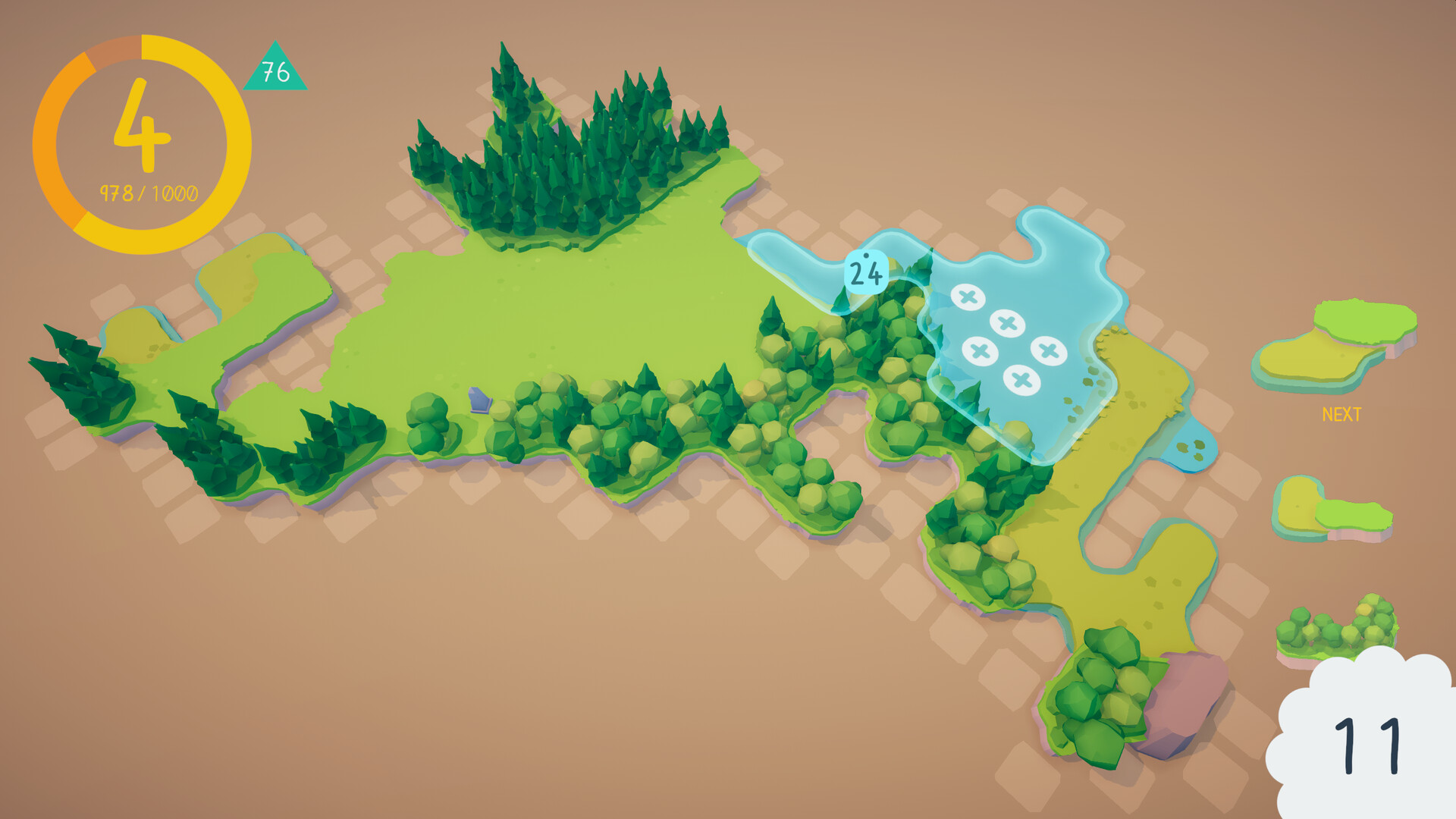Click the teal triangle badge showing 76
This screenshot has height=819, width=1456.
[x=277, y=74]
